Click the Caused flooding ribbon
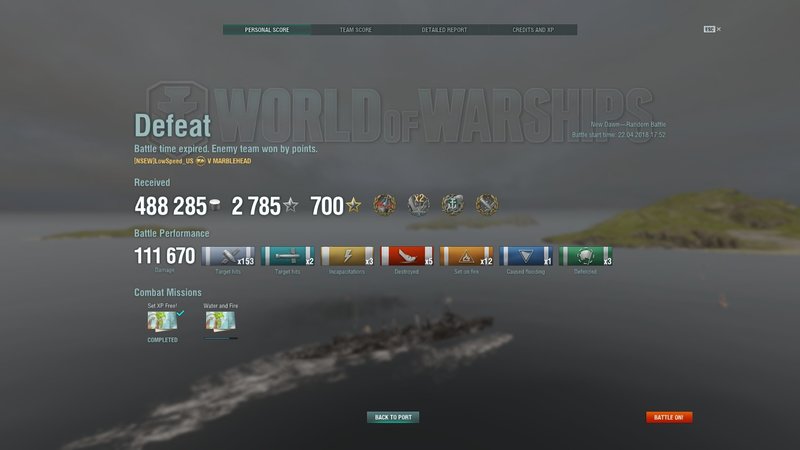Image resolution: width=800 pixels, height=450 pixels. [526, 257]
